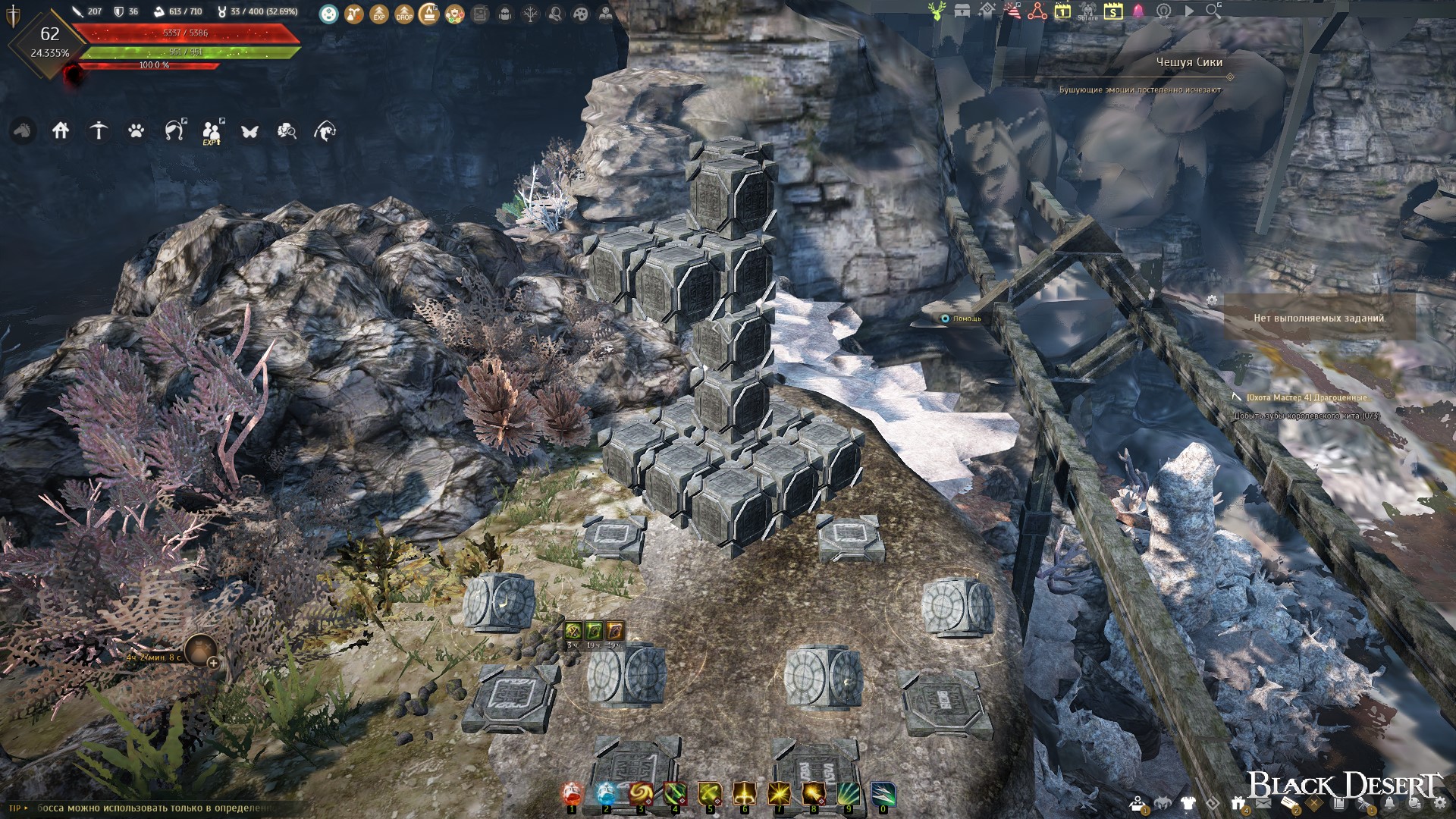Image resolution: width=1456 pixels, height=819 pixels.
Task: Use the blue mana potion in slot 2
Action: click(607, 795)
